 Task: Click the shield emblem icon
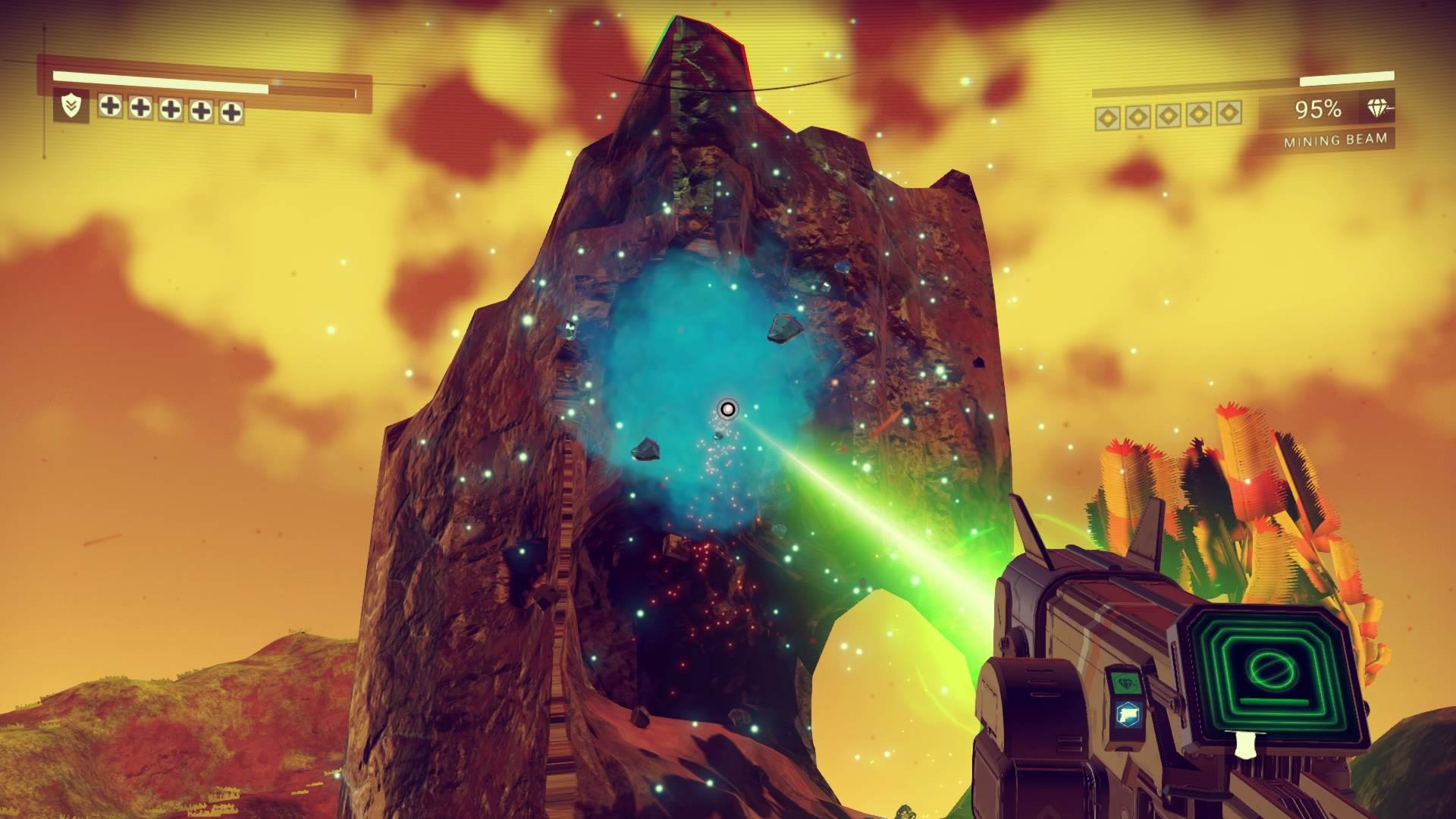tap(71, 107)
